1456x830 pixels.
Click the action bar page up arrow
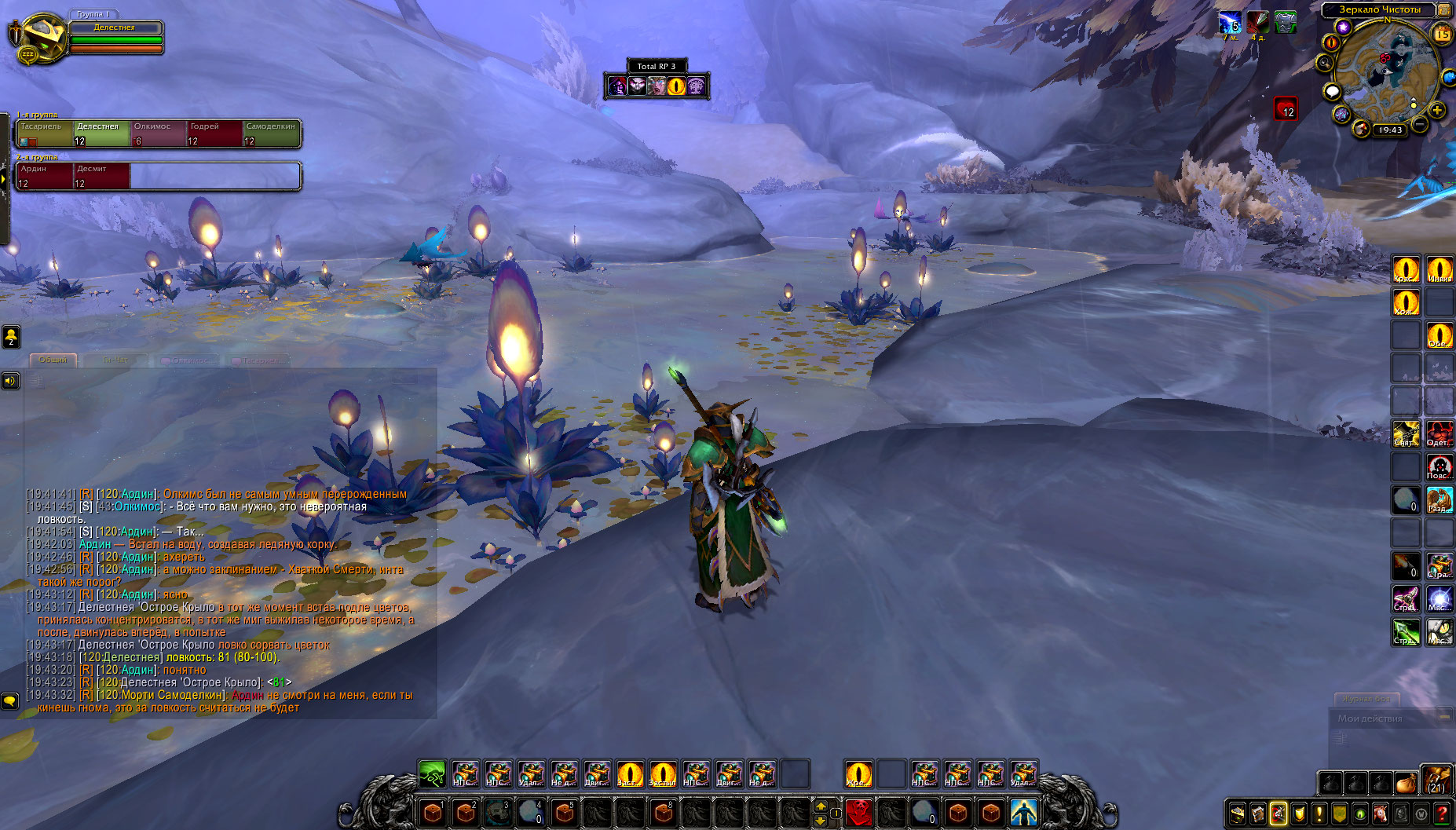821,806
